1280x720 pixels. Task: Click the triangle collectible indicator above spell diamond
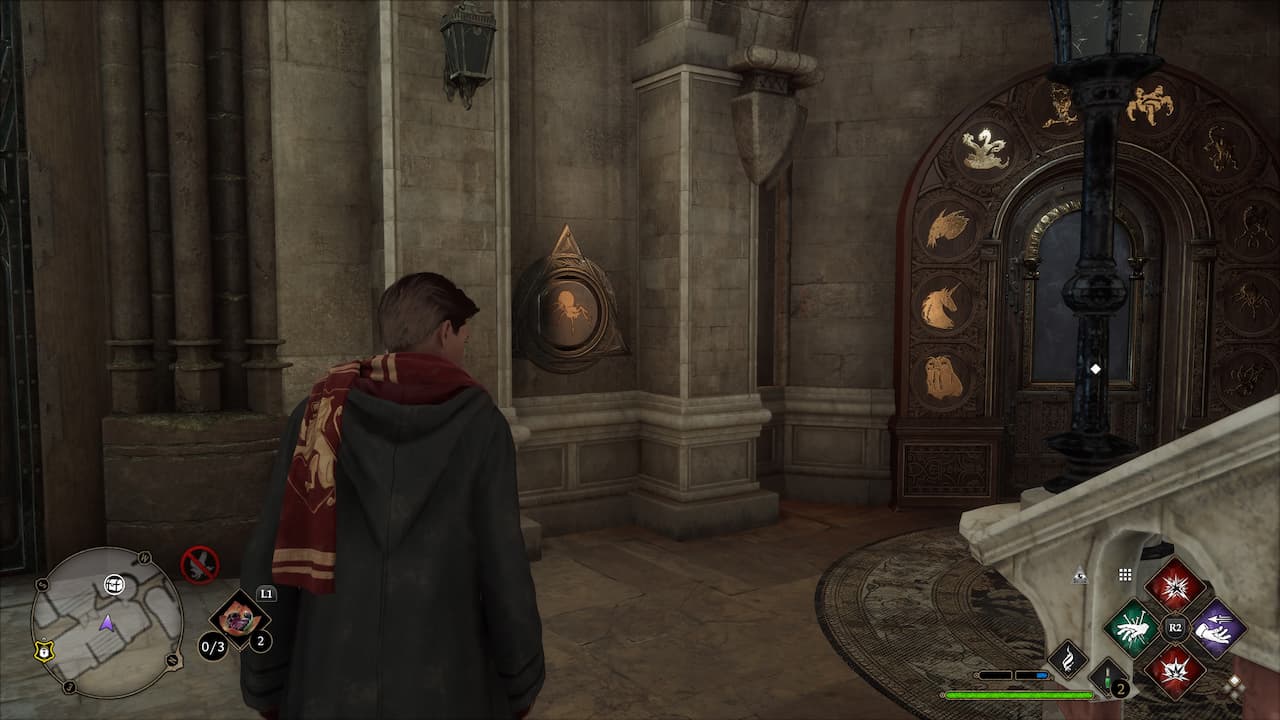click(1080, 574)
